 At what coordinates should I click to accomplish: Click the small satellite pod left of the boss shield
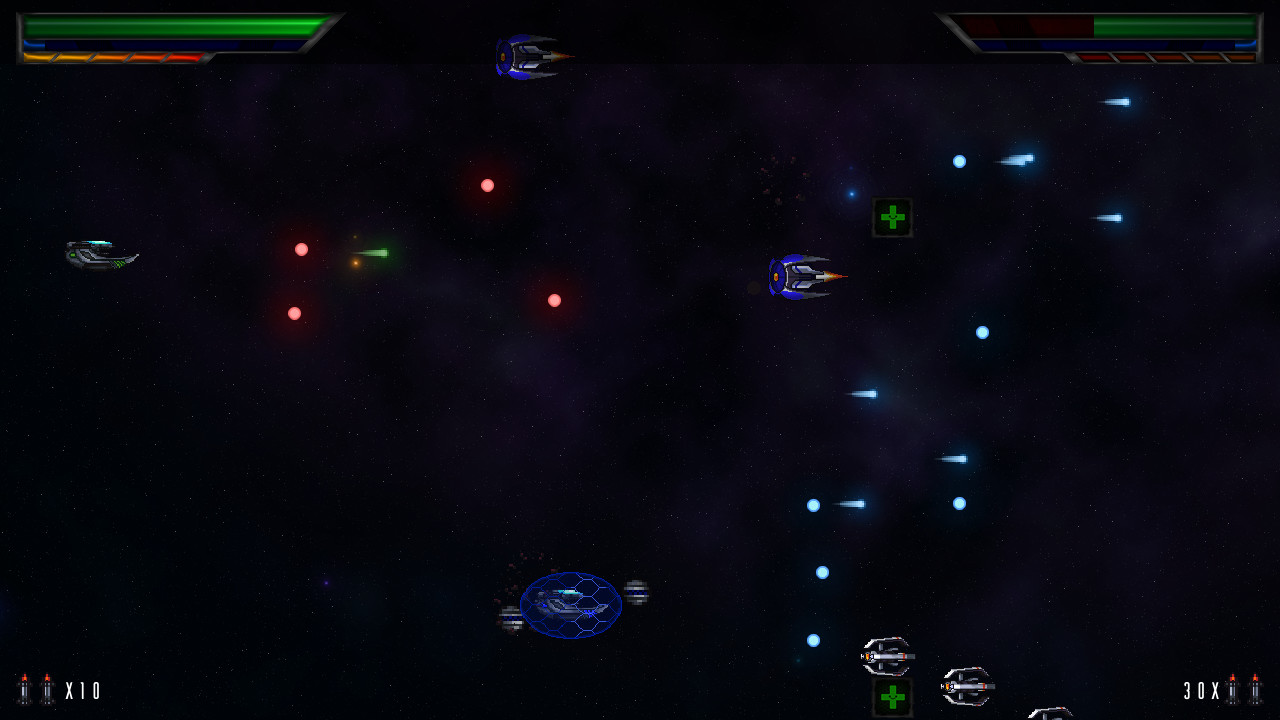click(512, 618)
